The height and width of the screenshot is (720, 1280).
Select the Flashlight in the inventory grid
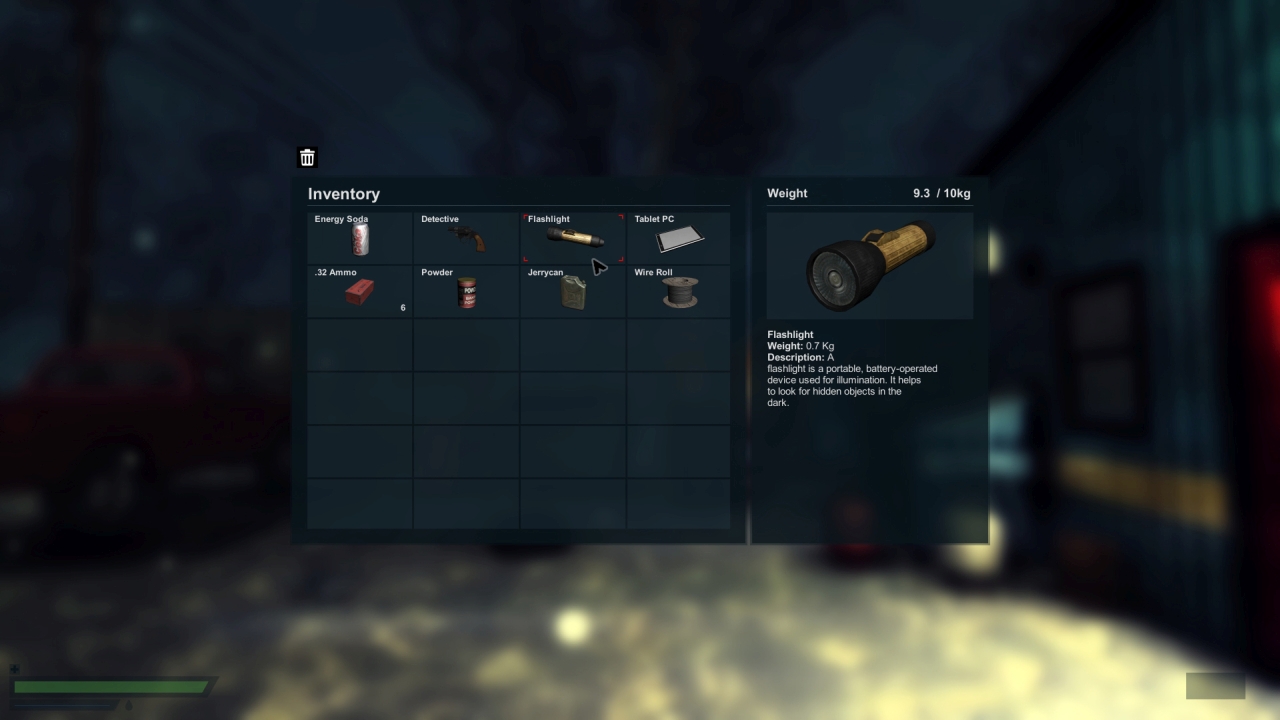point(572,238)
